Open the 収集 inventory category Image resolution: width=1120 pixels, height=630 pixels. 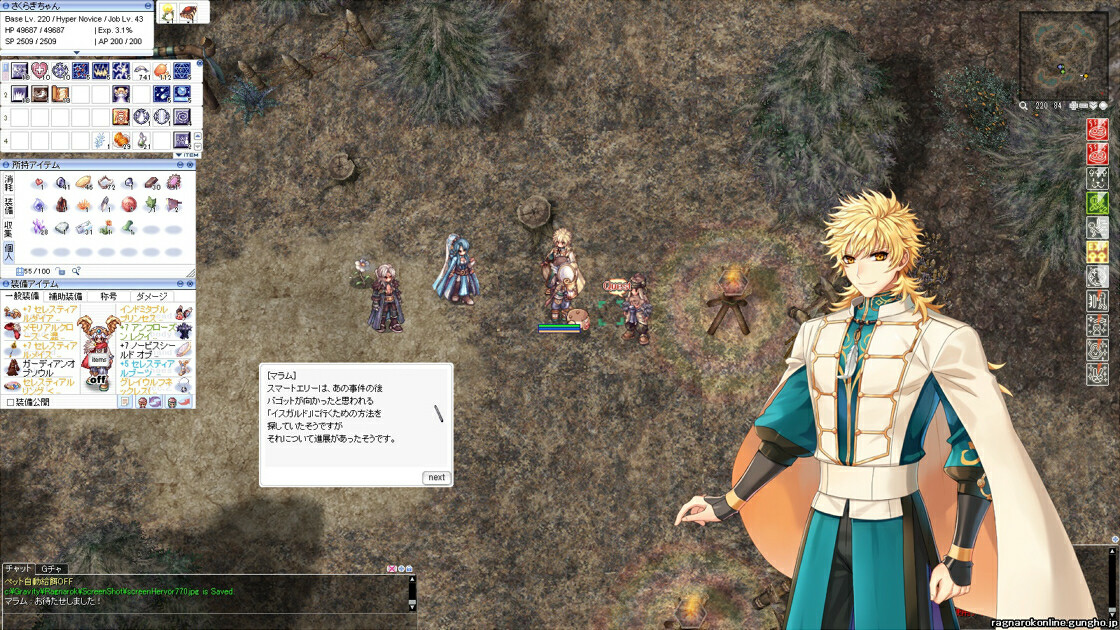point(9,229)
